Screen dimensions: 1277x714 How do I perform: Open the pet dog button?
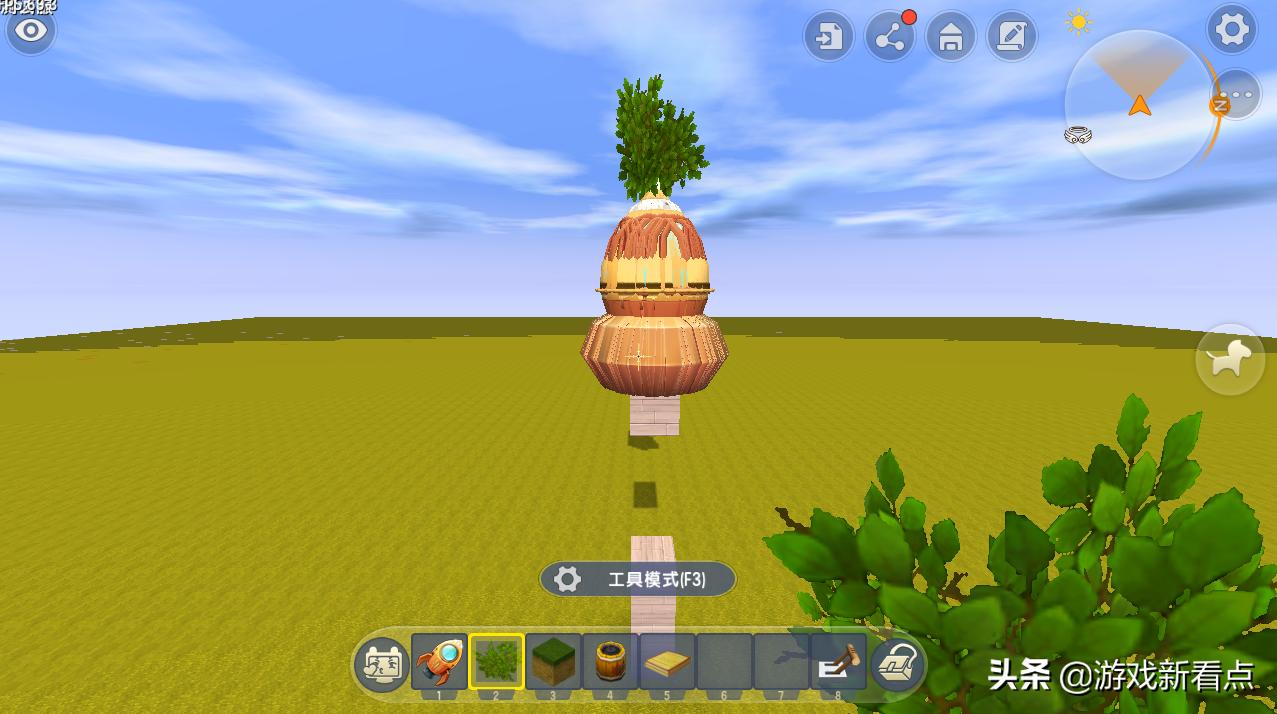[x=1230, y=359]
